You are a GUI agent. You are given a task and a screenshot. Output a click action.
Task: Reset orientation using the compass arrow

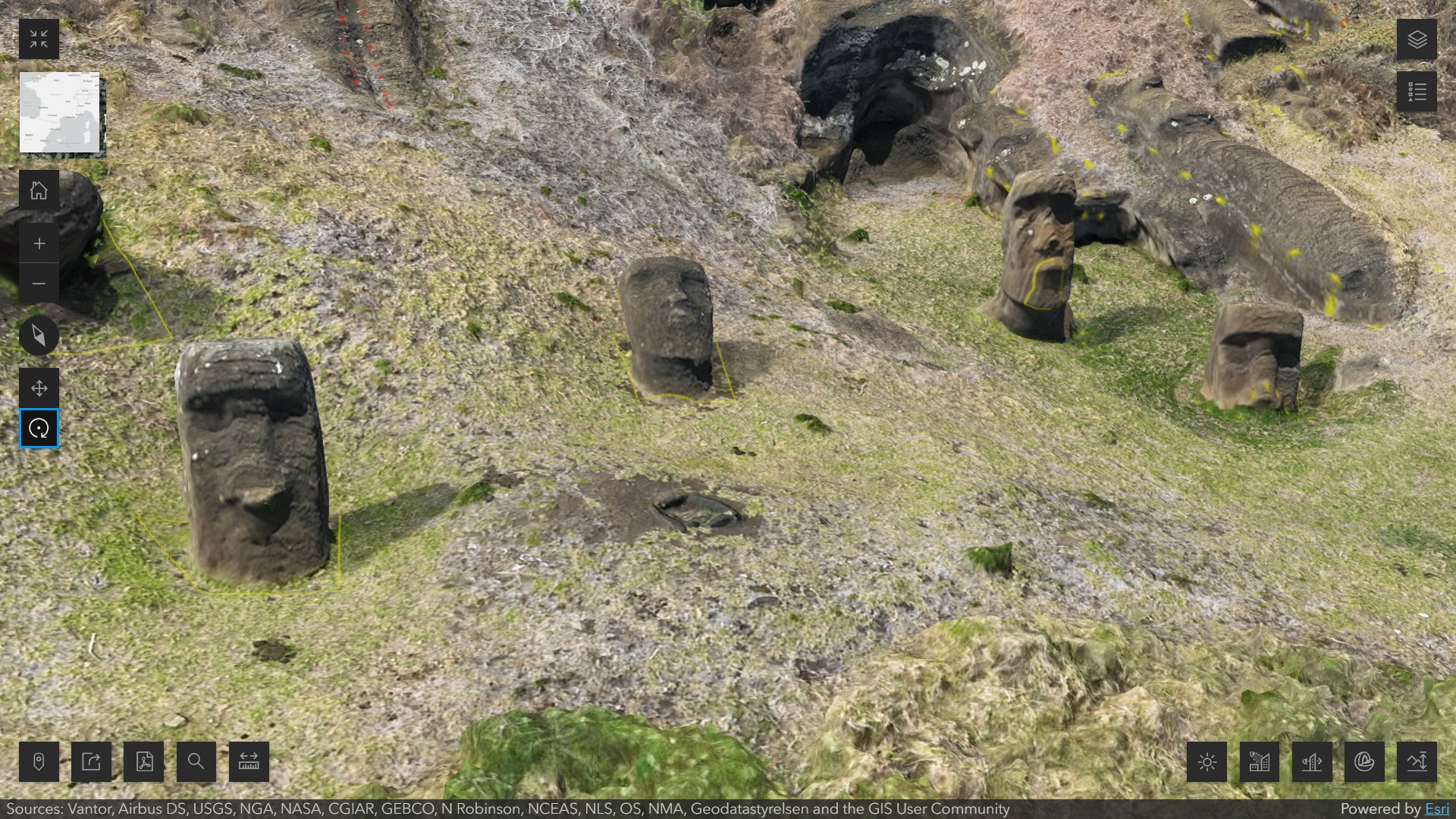[x=39, y=336]
